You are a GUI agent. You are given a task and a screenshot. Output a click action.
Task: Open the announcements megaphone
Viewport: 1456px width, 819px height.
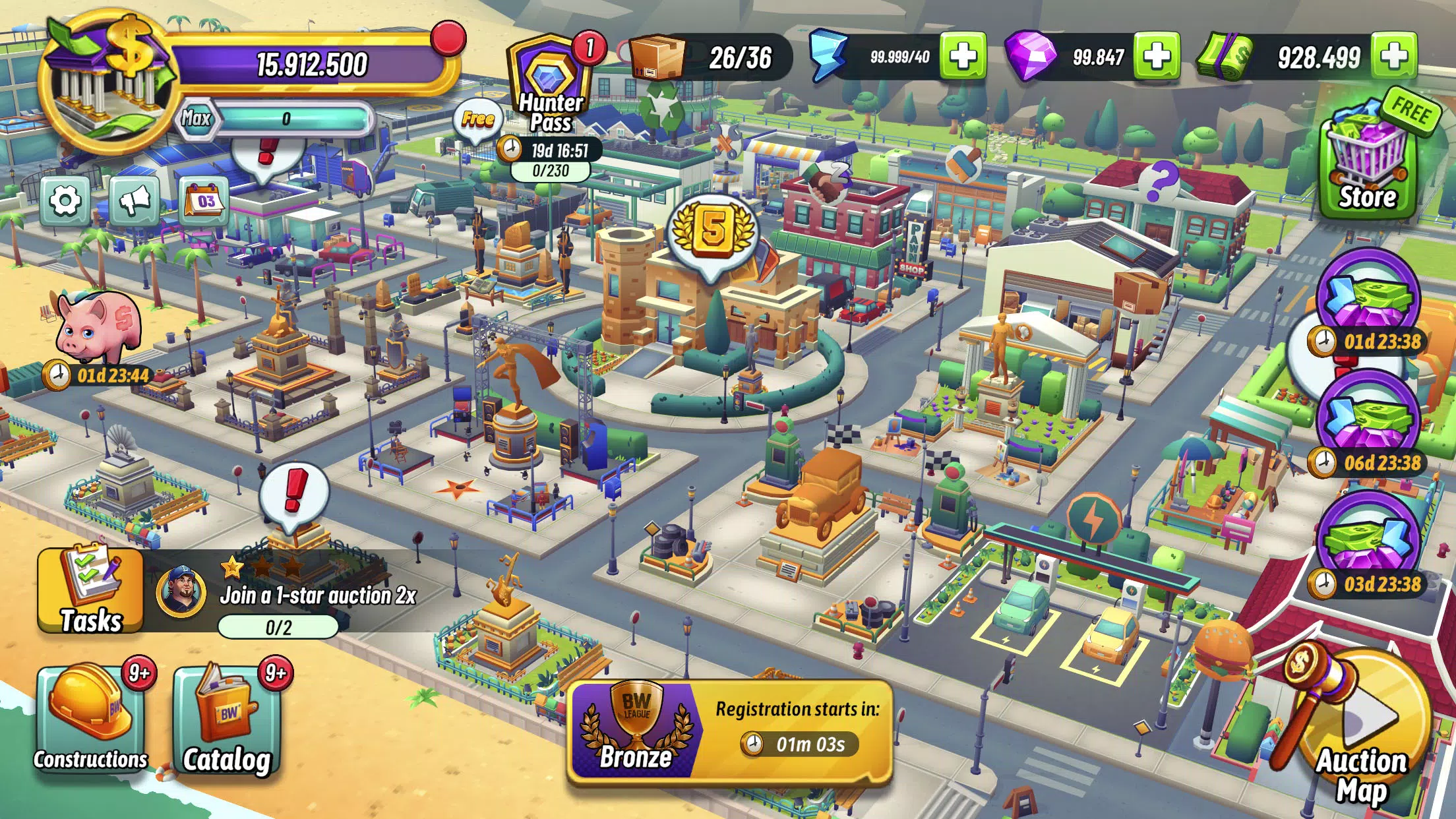(136, 198)
